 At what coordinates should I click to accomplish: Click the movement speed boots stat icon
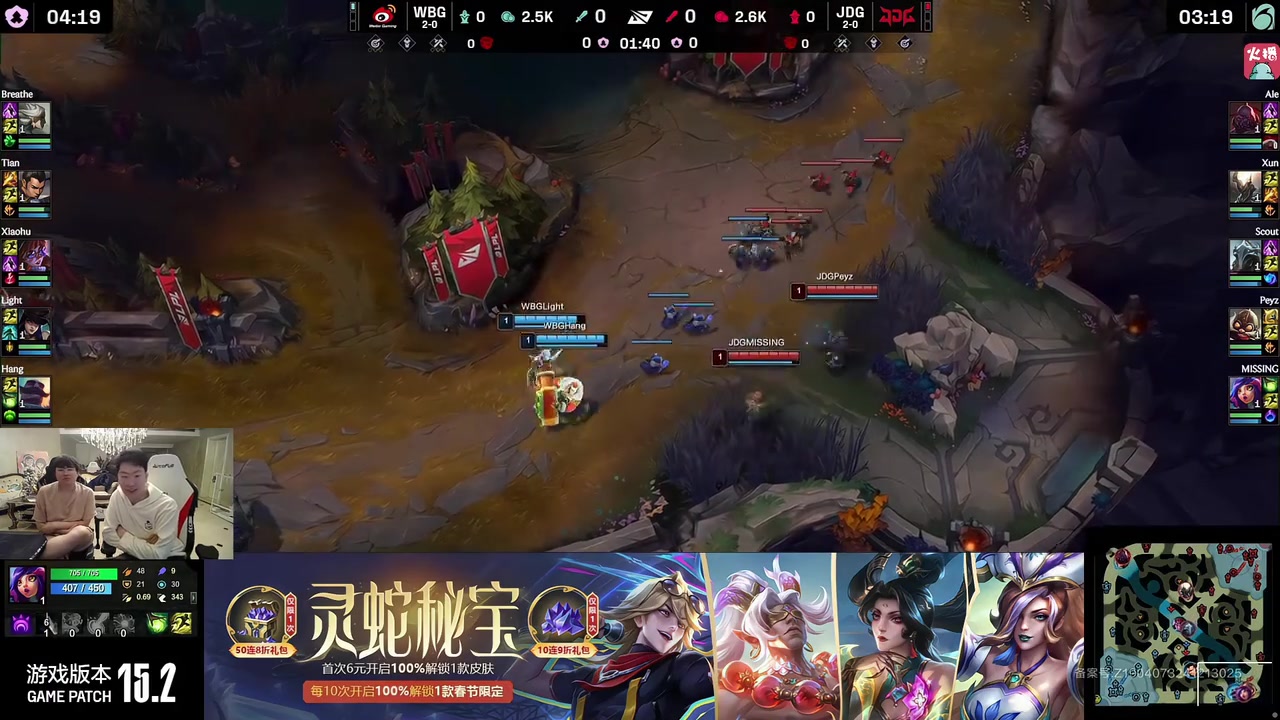[163, 598]
